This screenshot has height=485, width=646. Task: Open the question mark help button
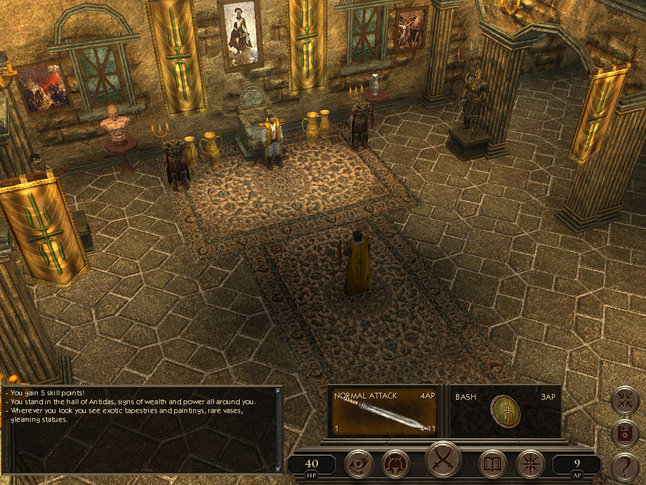pos(625,465)
